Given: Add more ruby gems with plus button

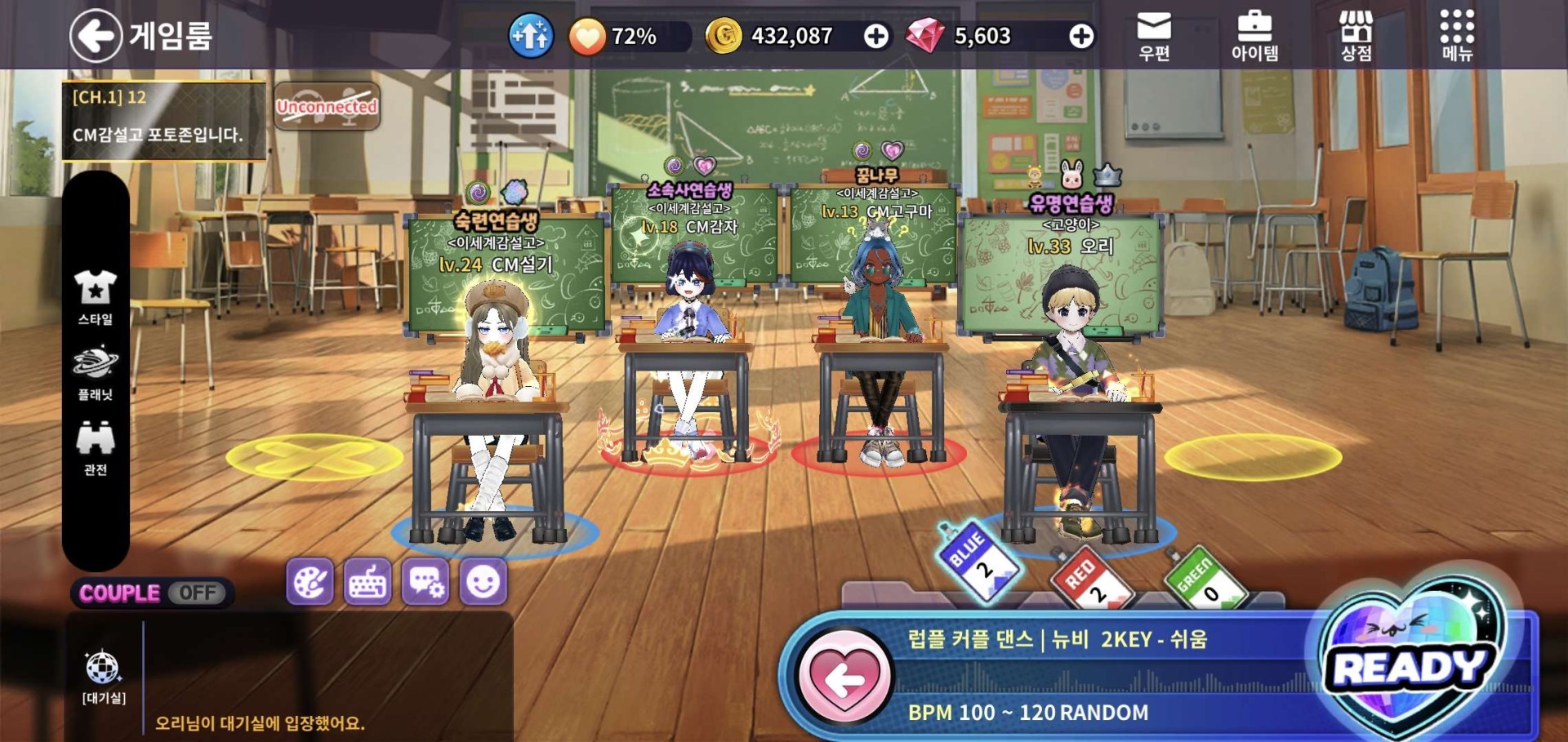Looking at the screenshot, I should click(1081, 37).
